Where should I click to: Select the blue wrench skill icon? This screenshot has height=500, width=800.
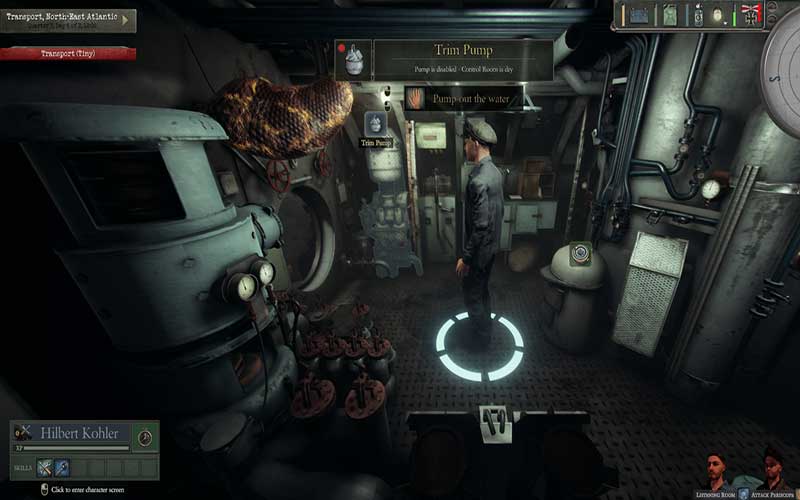coord(62,467)
